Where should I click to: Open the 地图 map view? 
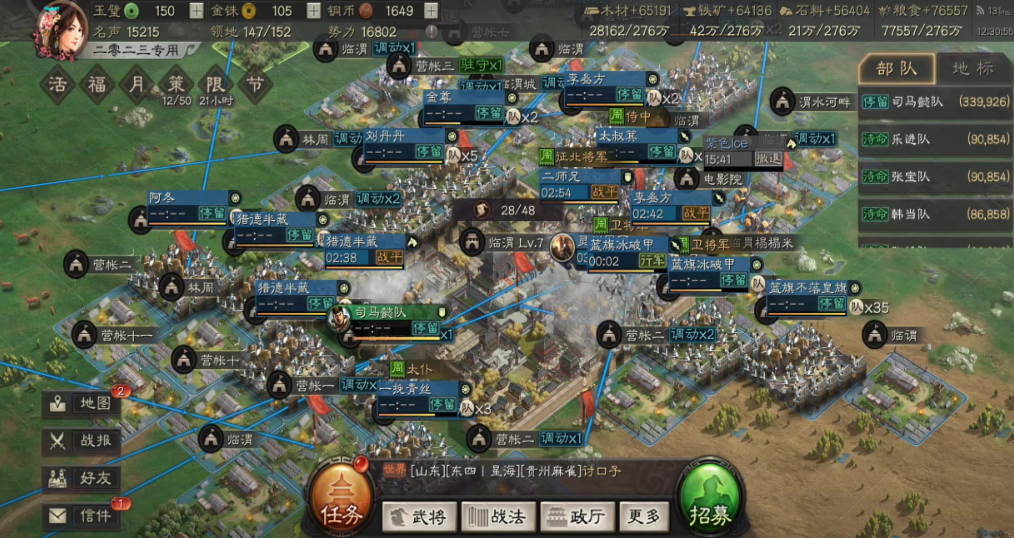click(84, 403)
